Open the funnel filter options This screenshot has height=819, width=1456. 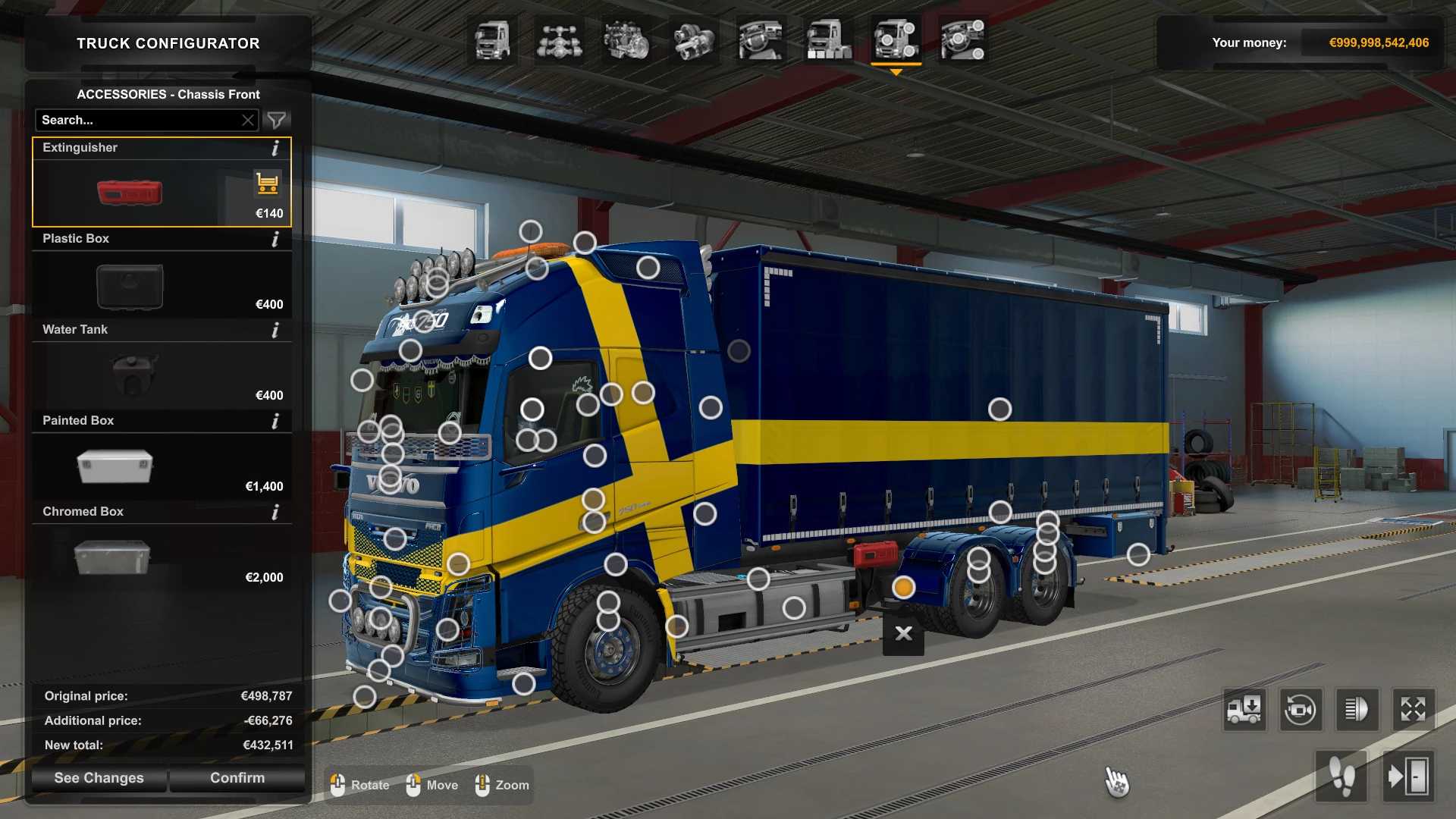[277, 120]
